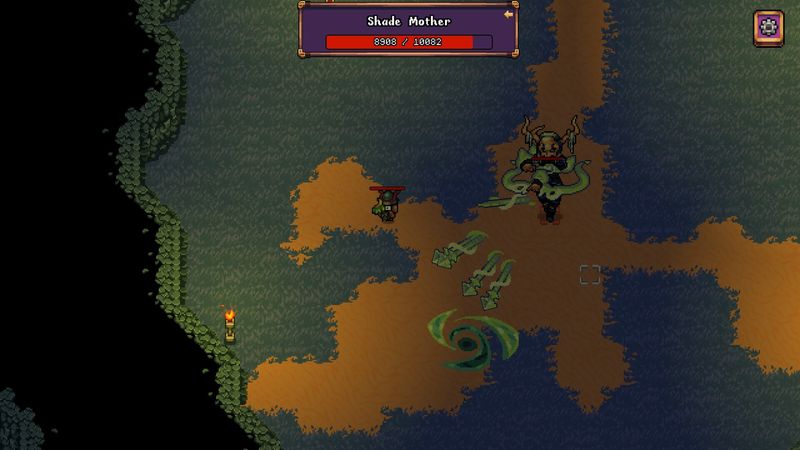800x450 pixels.
Task: Click the arrow on the Shade Mother panel
Action: pyautogui.click(x=508, y=15)
